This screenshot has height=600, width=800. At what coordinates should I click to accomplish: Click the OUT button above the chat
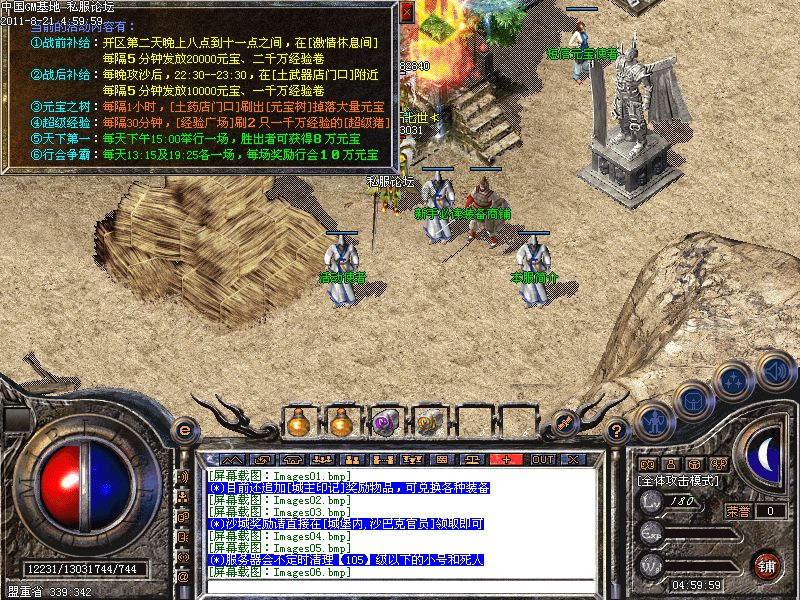(x=542, y=459)
